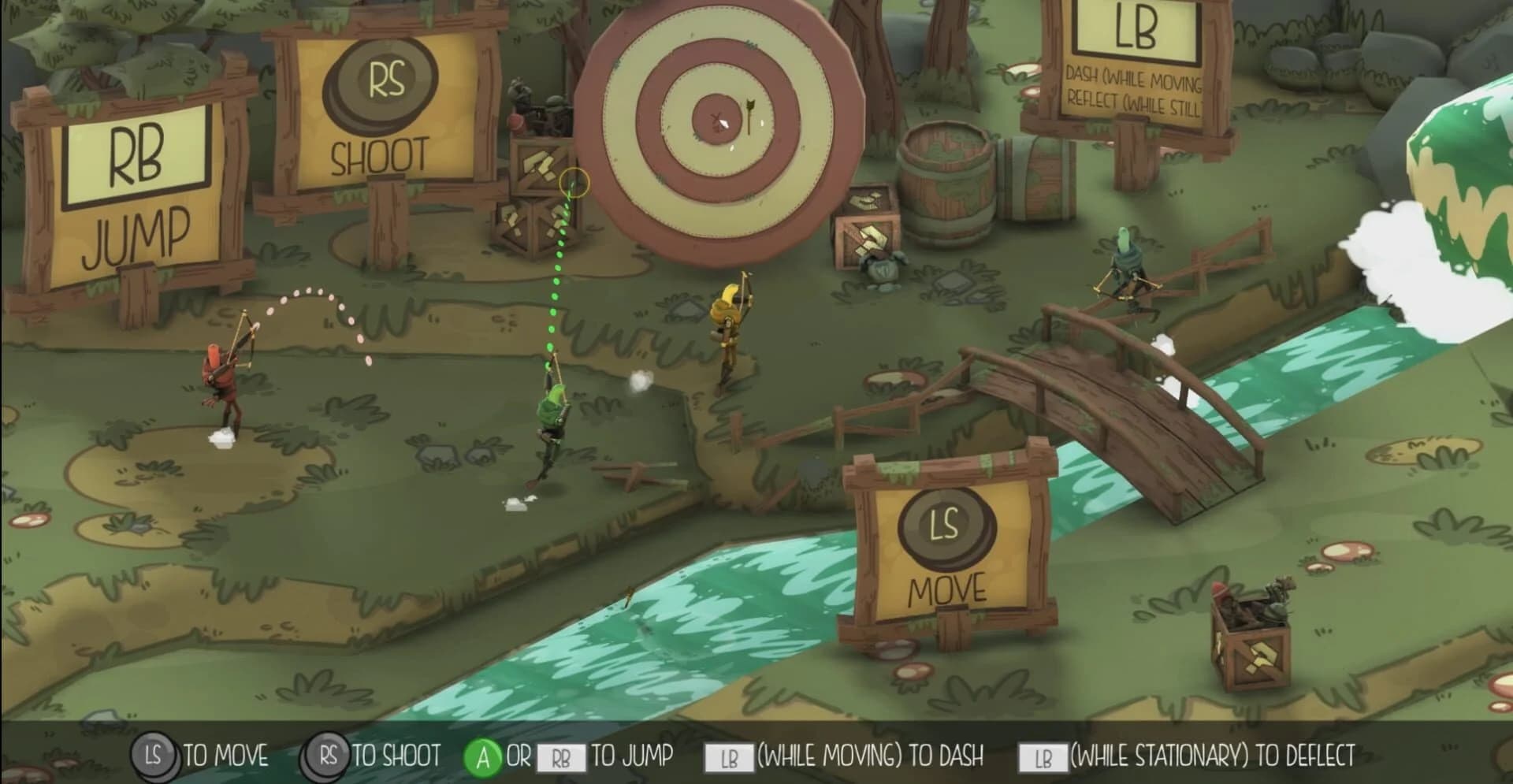
Task: Click the yellow aiming reticle circle
Action: (x=574, y=184)
